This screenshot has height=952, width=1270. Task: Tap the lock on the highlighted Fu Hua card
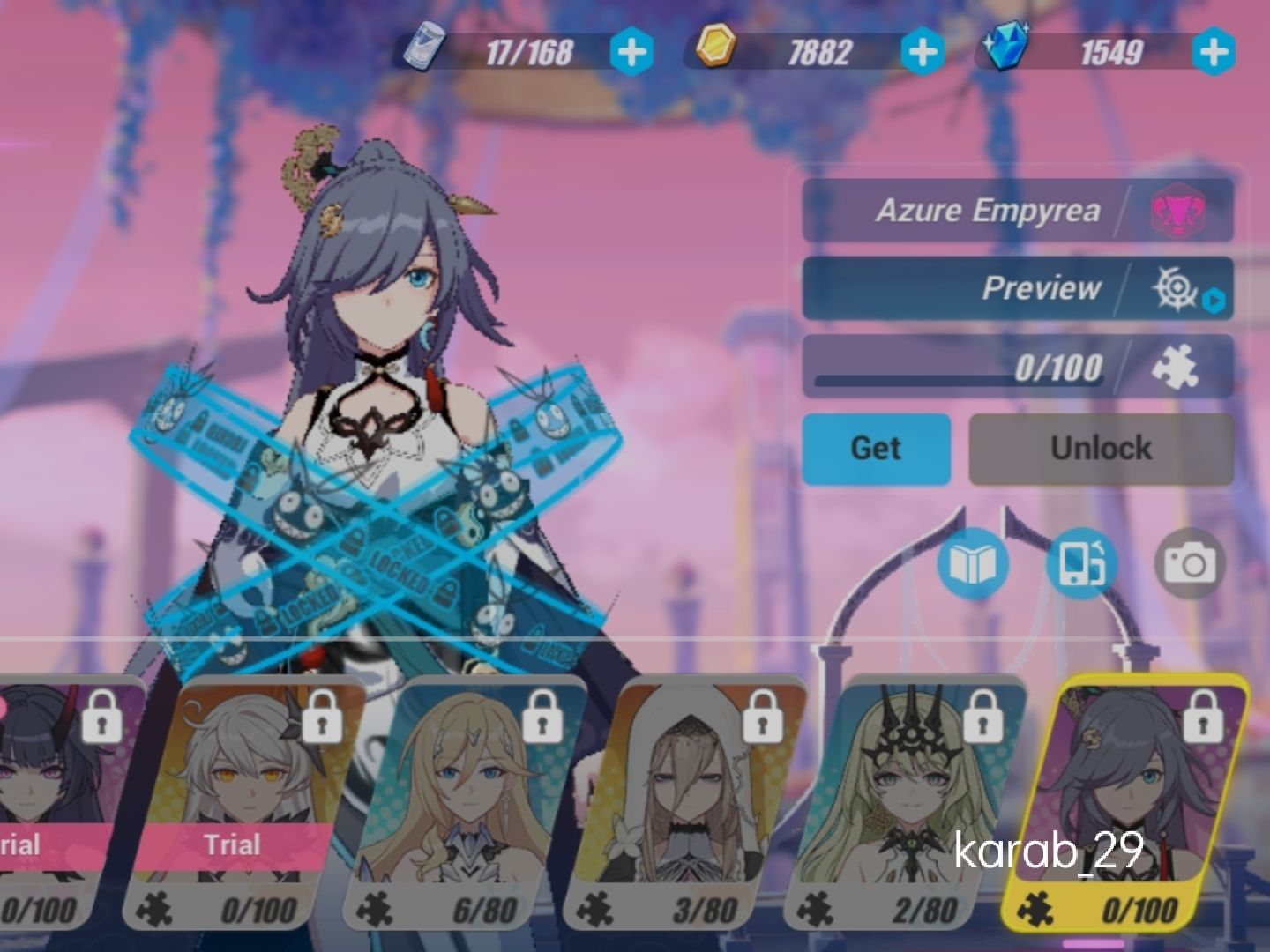point(1204,720)
